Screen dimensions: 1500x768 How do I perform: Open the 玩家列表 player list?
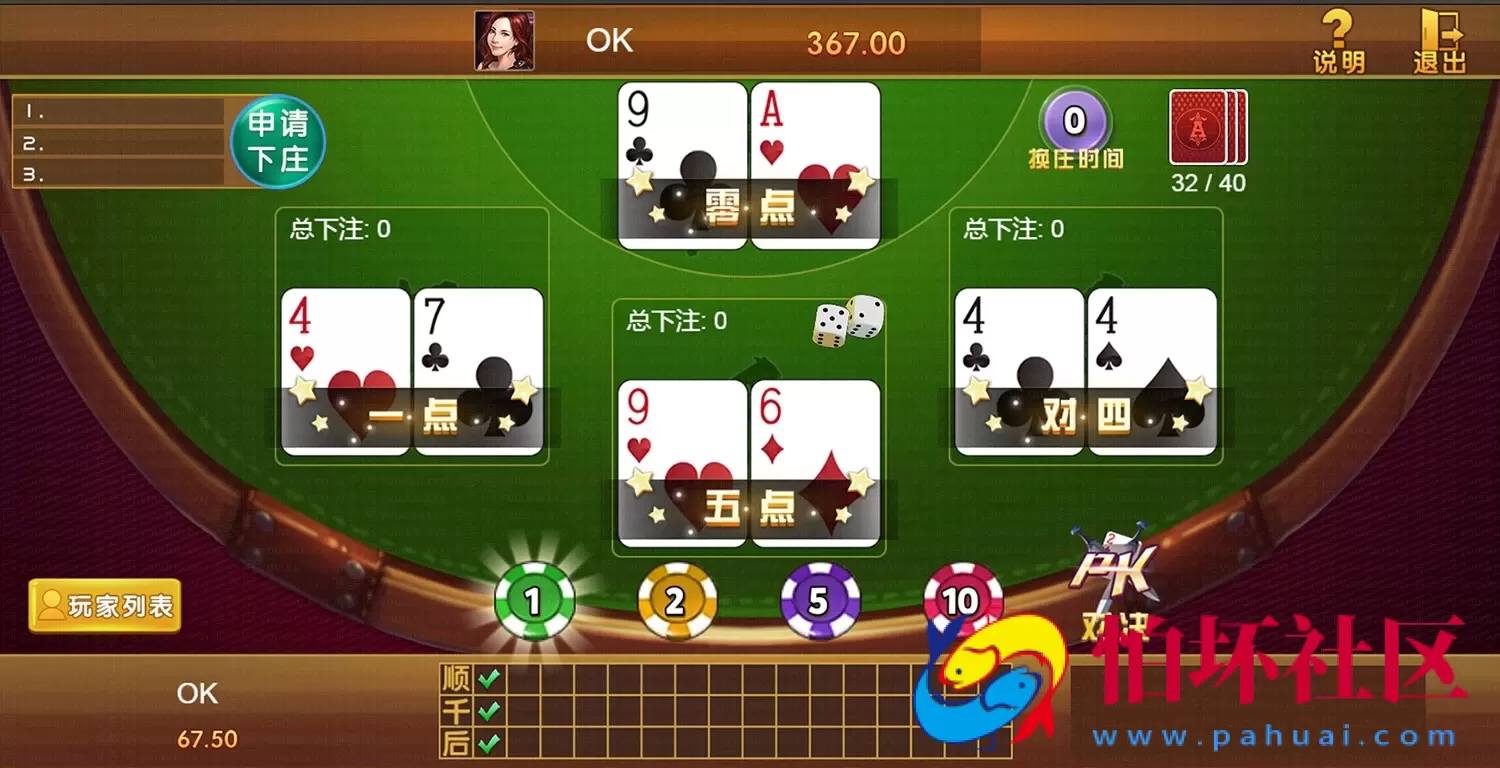point(104,605)
